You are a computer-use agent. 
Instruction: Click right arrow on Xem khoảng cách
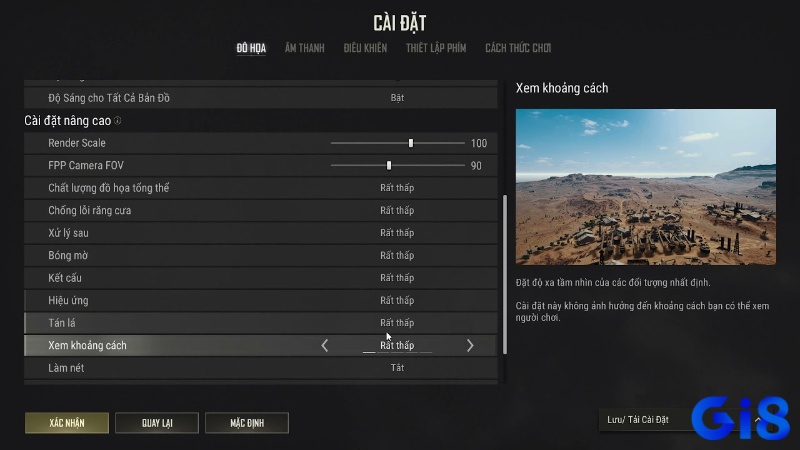(470, 345)
